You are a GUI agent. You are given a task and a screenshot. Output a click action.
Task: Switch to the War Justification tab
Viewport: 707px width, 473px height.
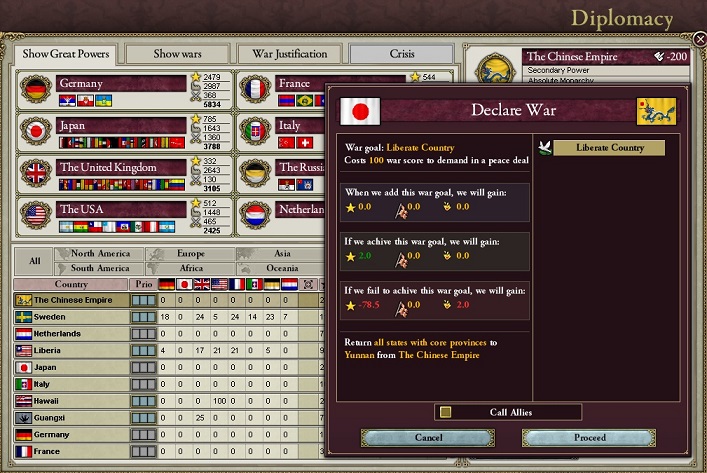289,53
